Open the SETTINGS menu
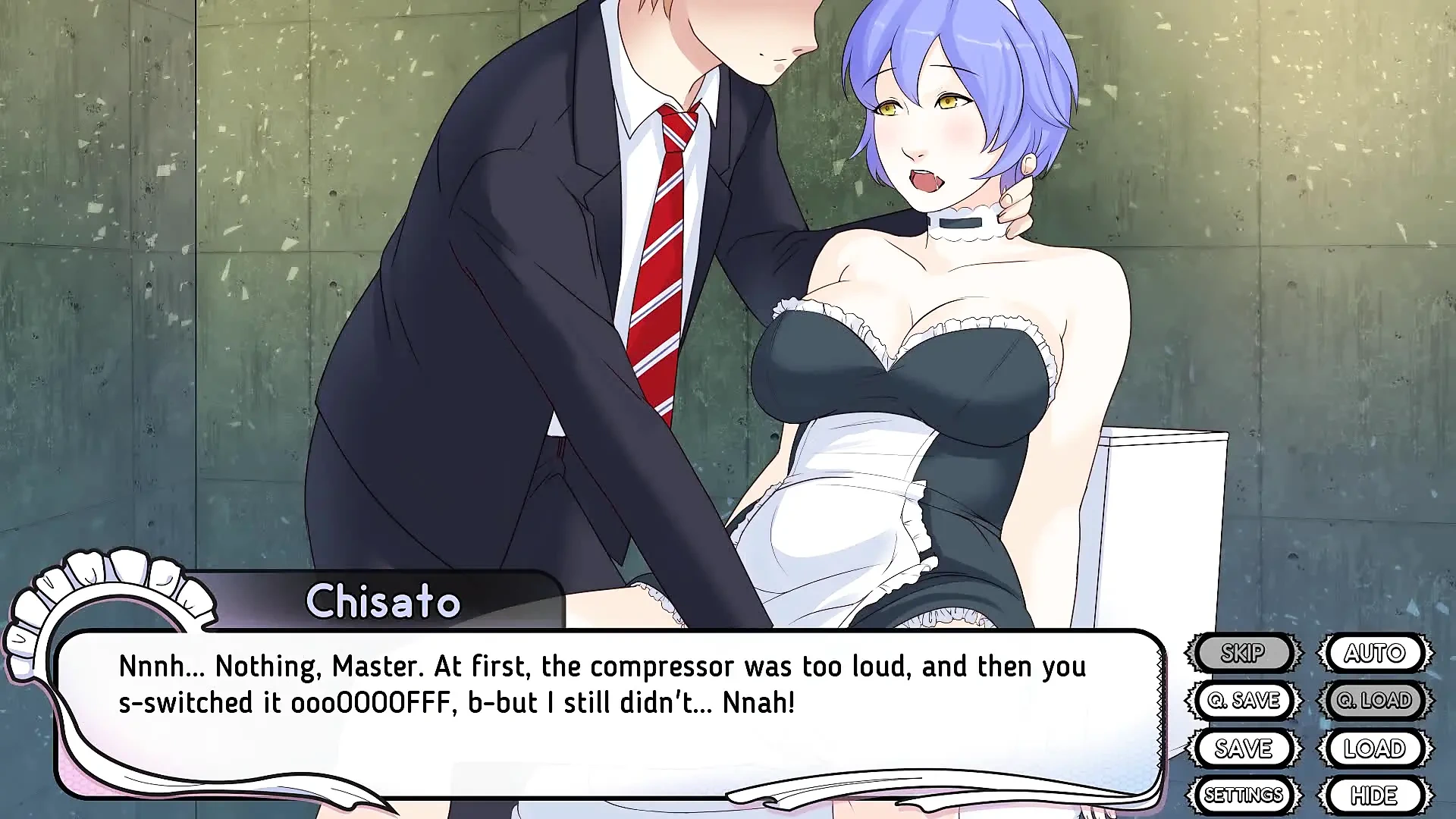 click(x=1244, y=795)
